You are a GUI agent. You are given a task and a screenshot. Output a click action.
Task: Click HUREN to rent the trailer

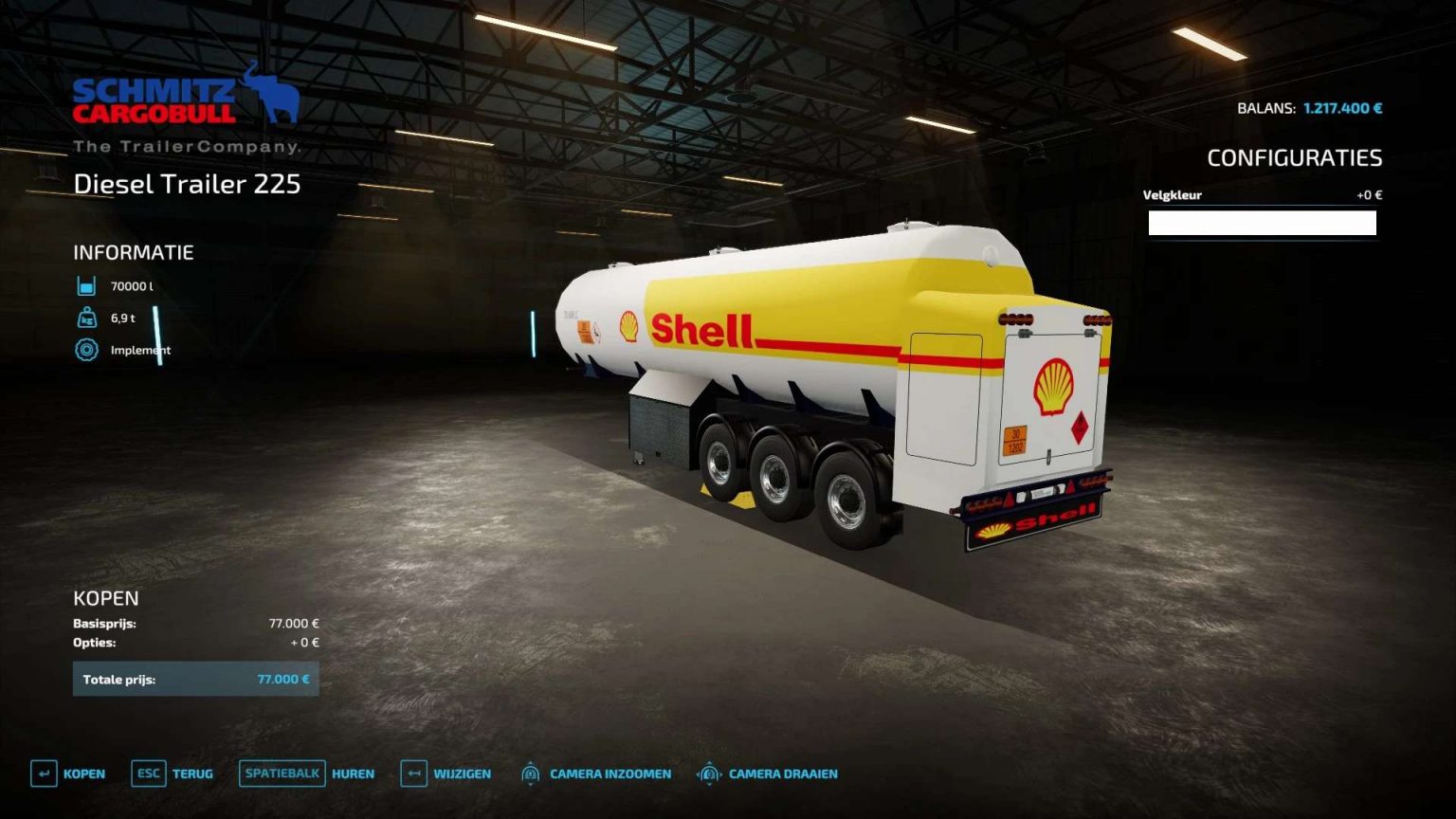353,773
